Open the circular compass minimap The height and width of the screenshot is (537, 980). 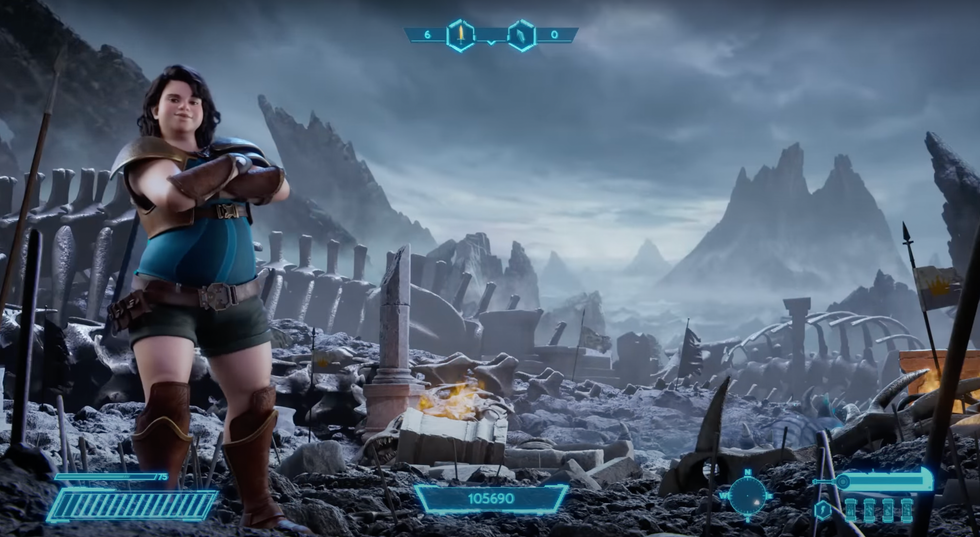tap(748, 494)
